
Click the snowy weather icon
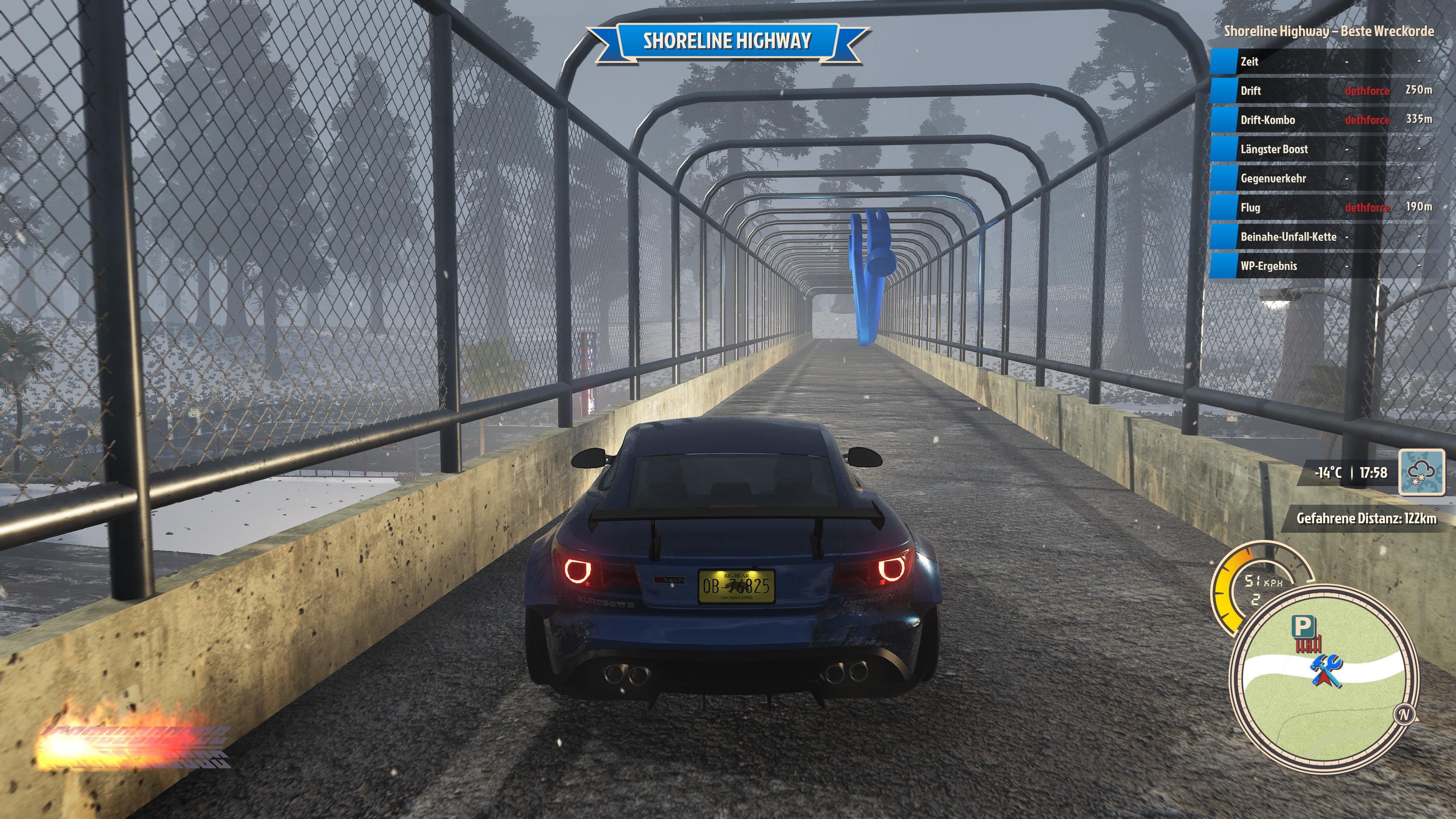pos(1421,472)
